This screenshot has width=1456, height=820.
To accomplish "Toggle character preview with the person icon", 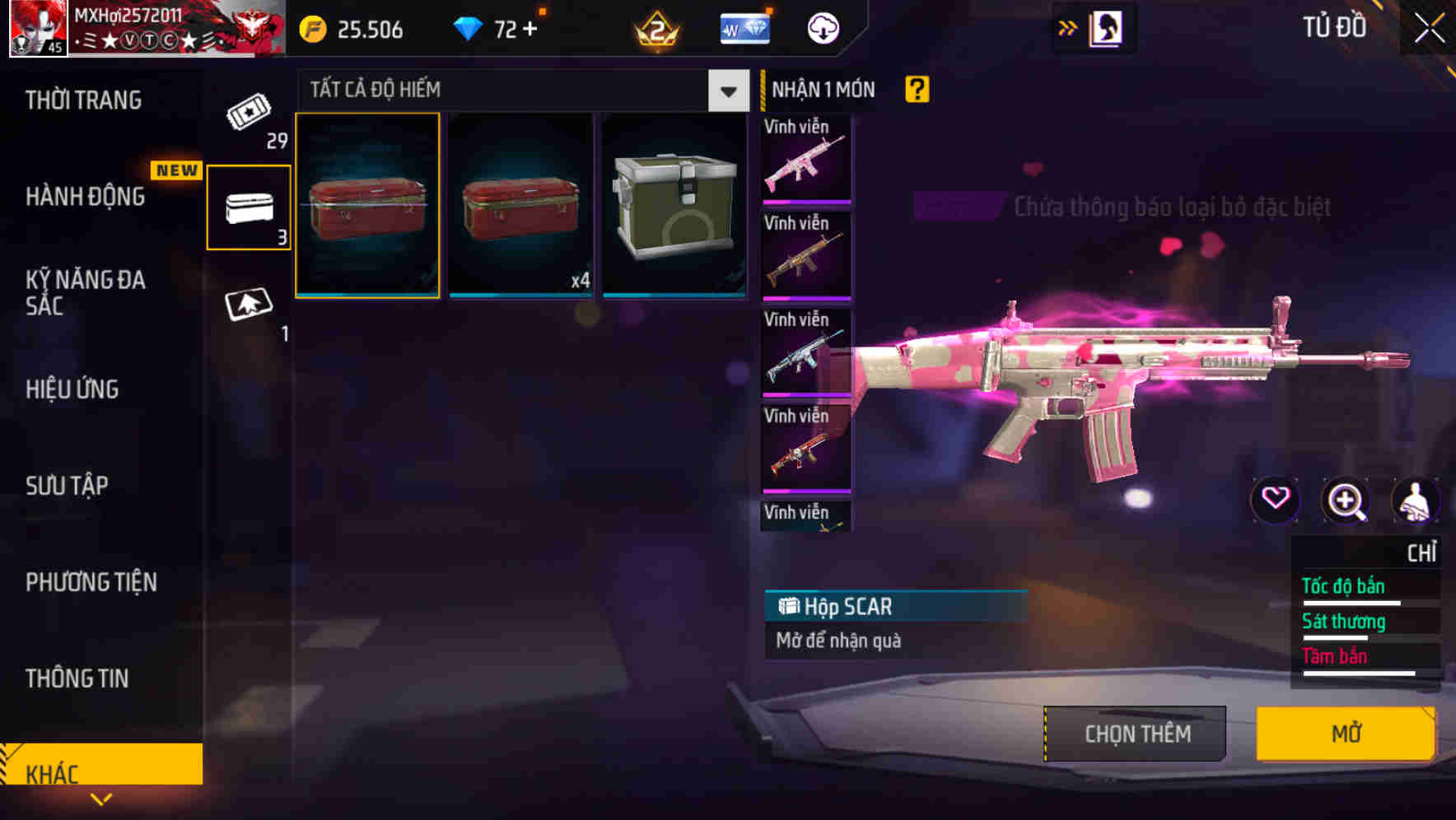I will [1415, 501].
